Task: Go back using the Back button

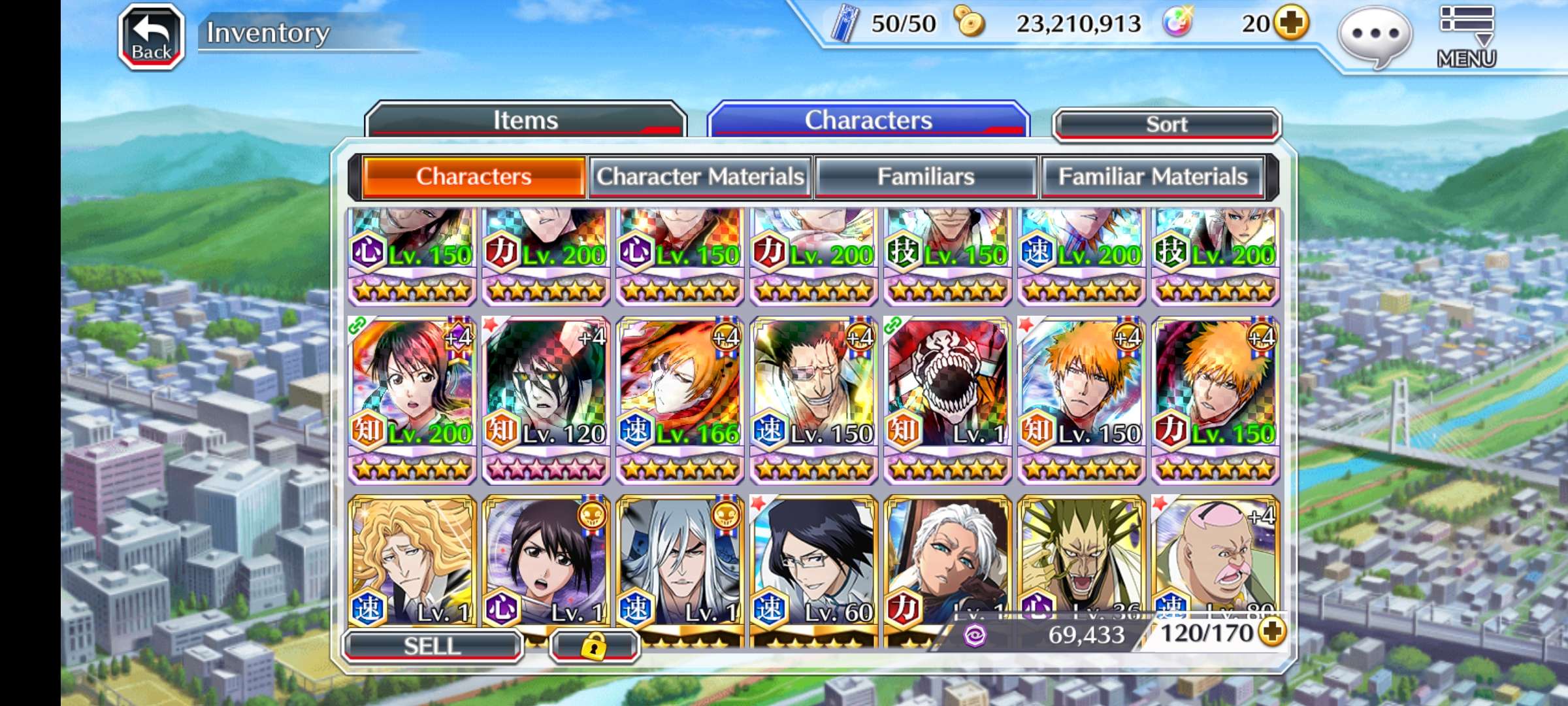Action: point(152,37)
